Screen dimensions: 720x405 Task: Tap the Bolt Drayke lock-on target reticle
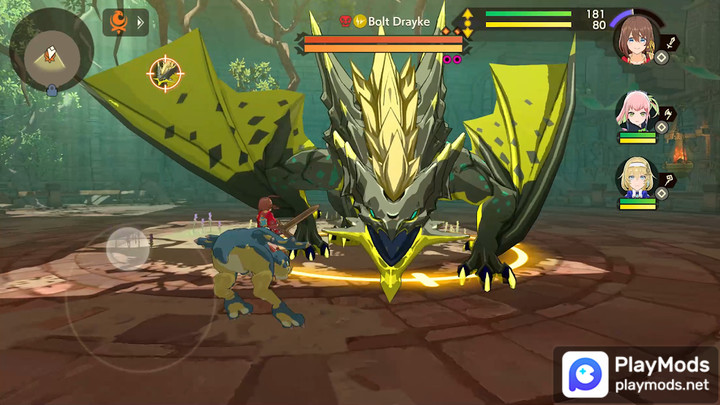click(x=165, y=72)
